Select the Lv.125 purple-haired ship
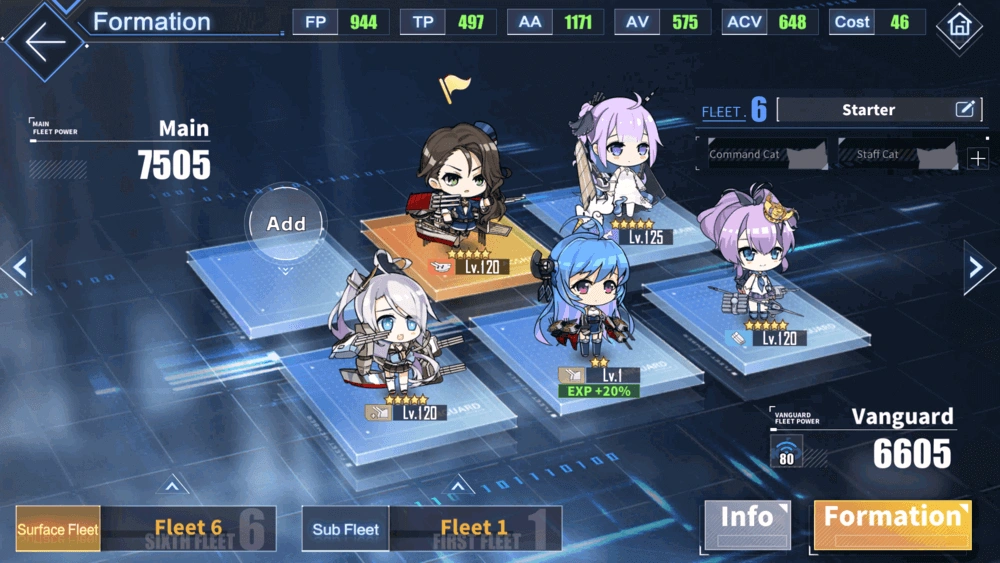1000x563 pixels. [620, 165]
